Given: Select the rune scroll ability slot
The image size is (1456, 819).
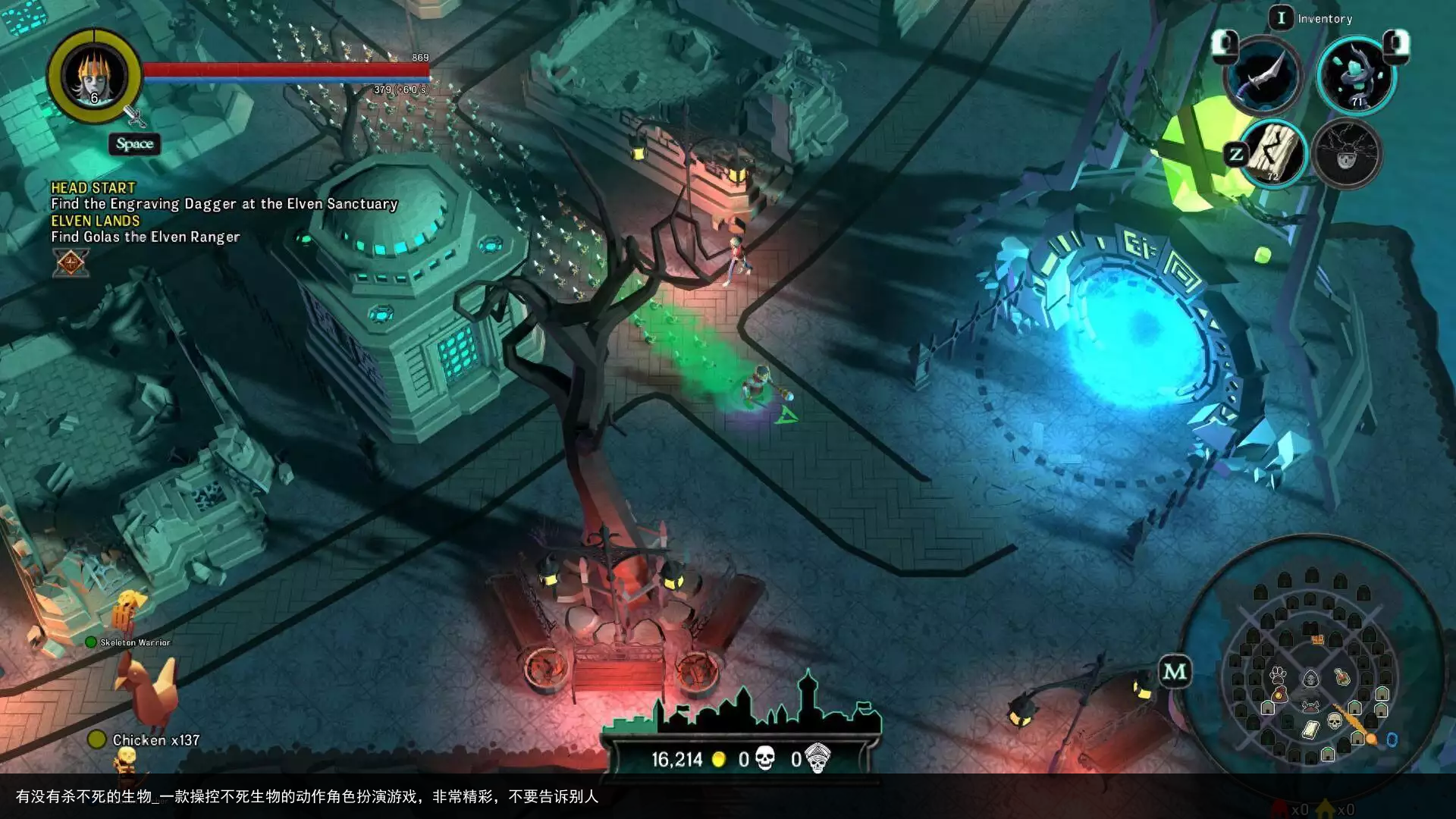Looking at the screenshot, I should coord(1273,154).
